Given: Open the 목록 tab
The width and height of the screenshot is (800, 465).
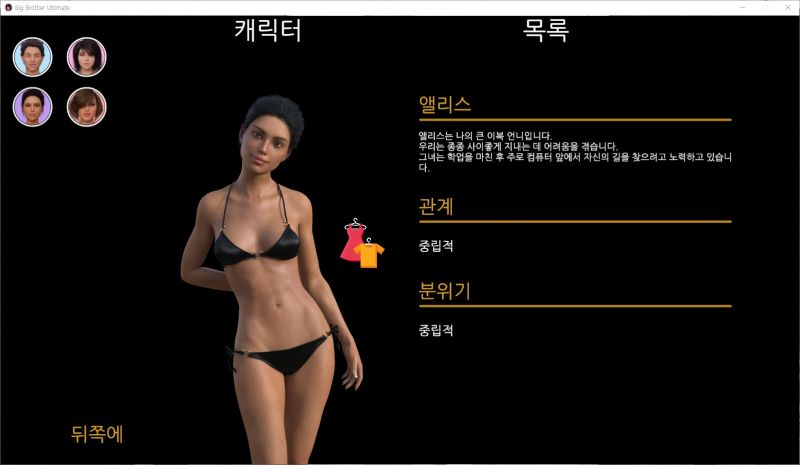Looking at the screenshot, I should click(546, 31).
